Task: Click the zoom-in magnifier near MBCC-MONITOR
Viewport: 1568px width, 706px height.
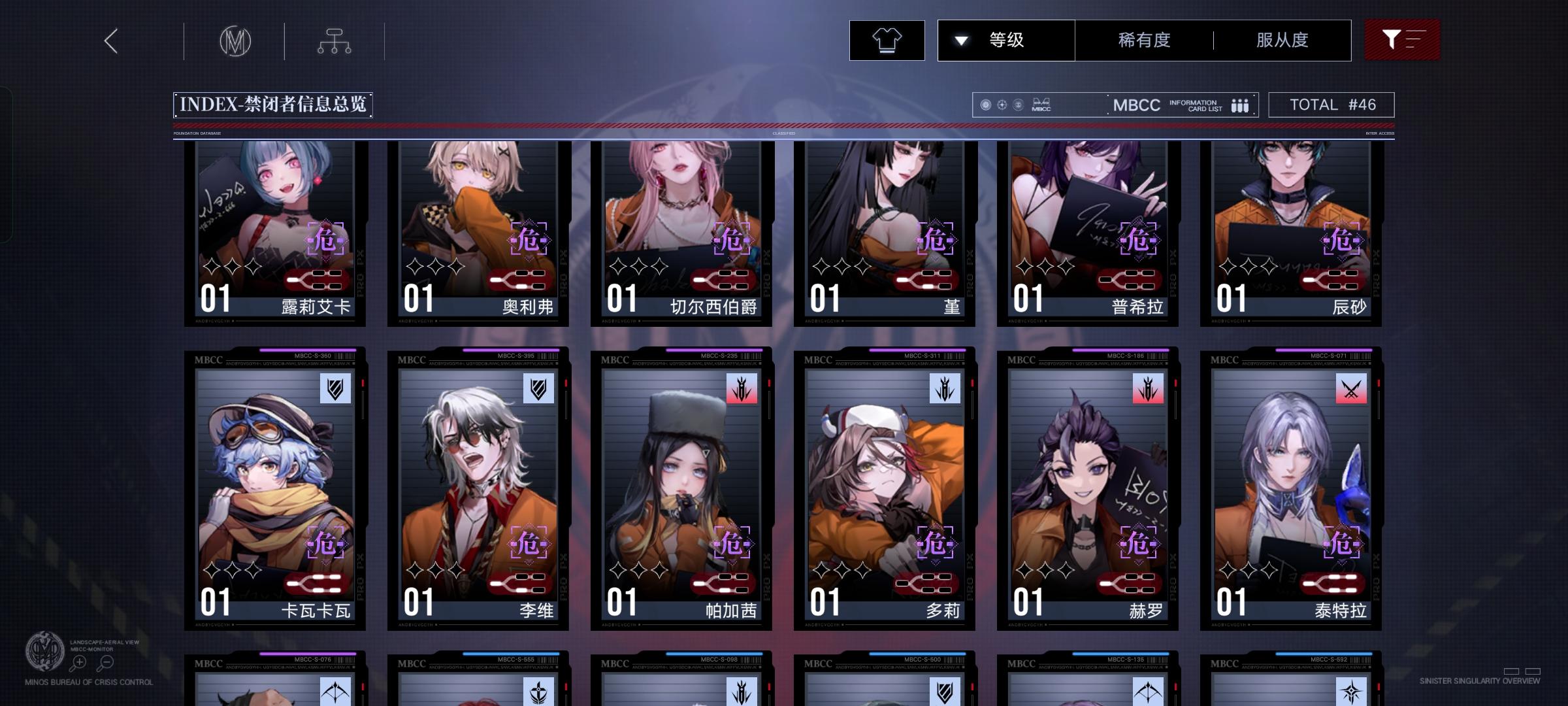Action: (79, 662)
